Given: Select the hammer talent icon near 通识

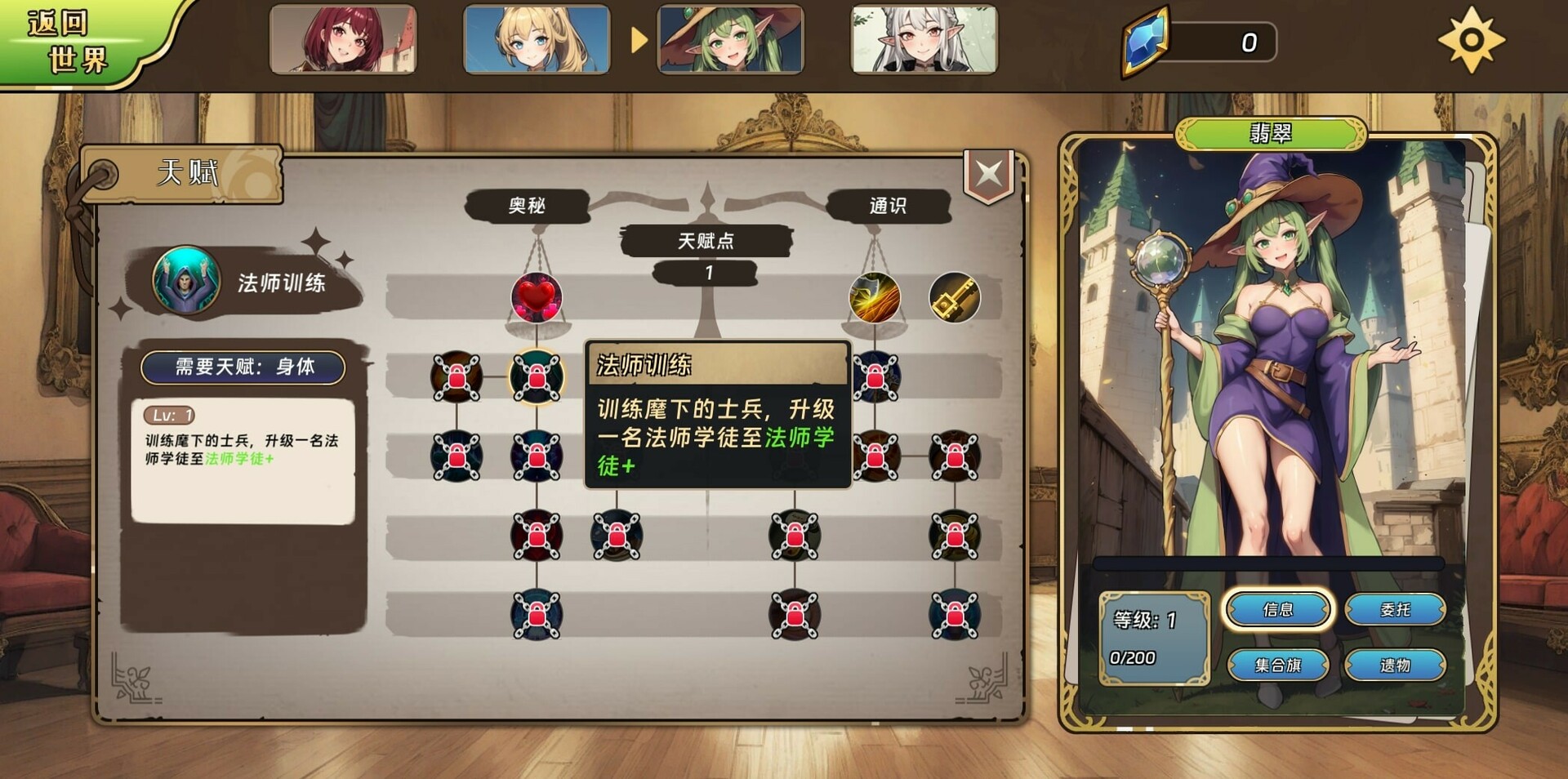Looking at the screenshot, I should (x=954, y=298).
